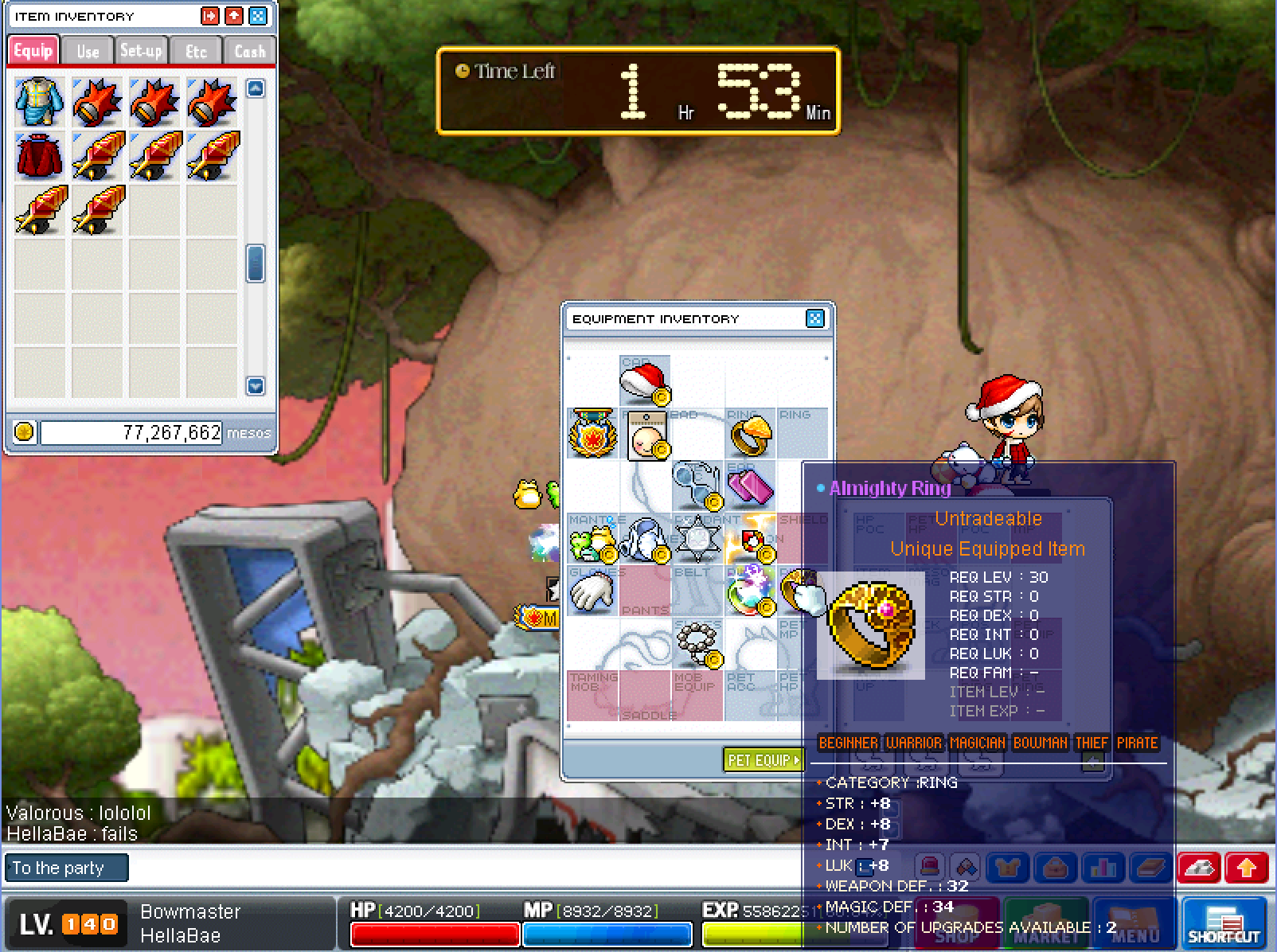Screen dimensions: 1277x952
Task: Open the Set-up inventory tab
Action: tap(141, 52)
